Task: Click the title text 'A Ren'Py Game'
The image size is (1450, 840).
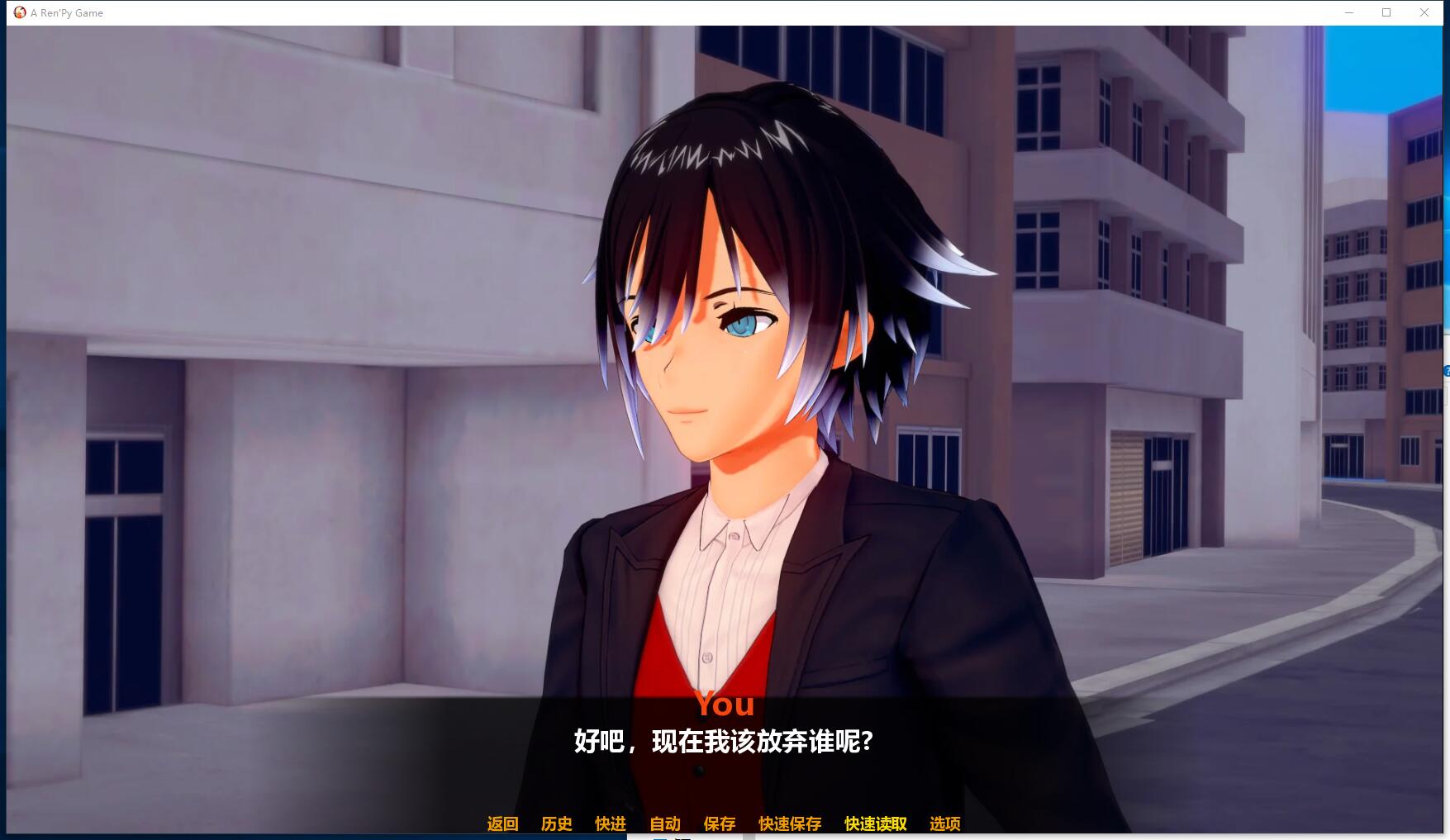Action: [x=66, y=12]
